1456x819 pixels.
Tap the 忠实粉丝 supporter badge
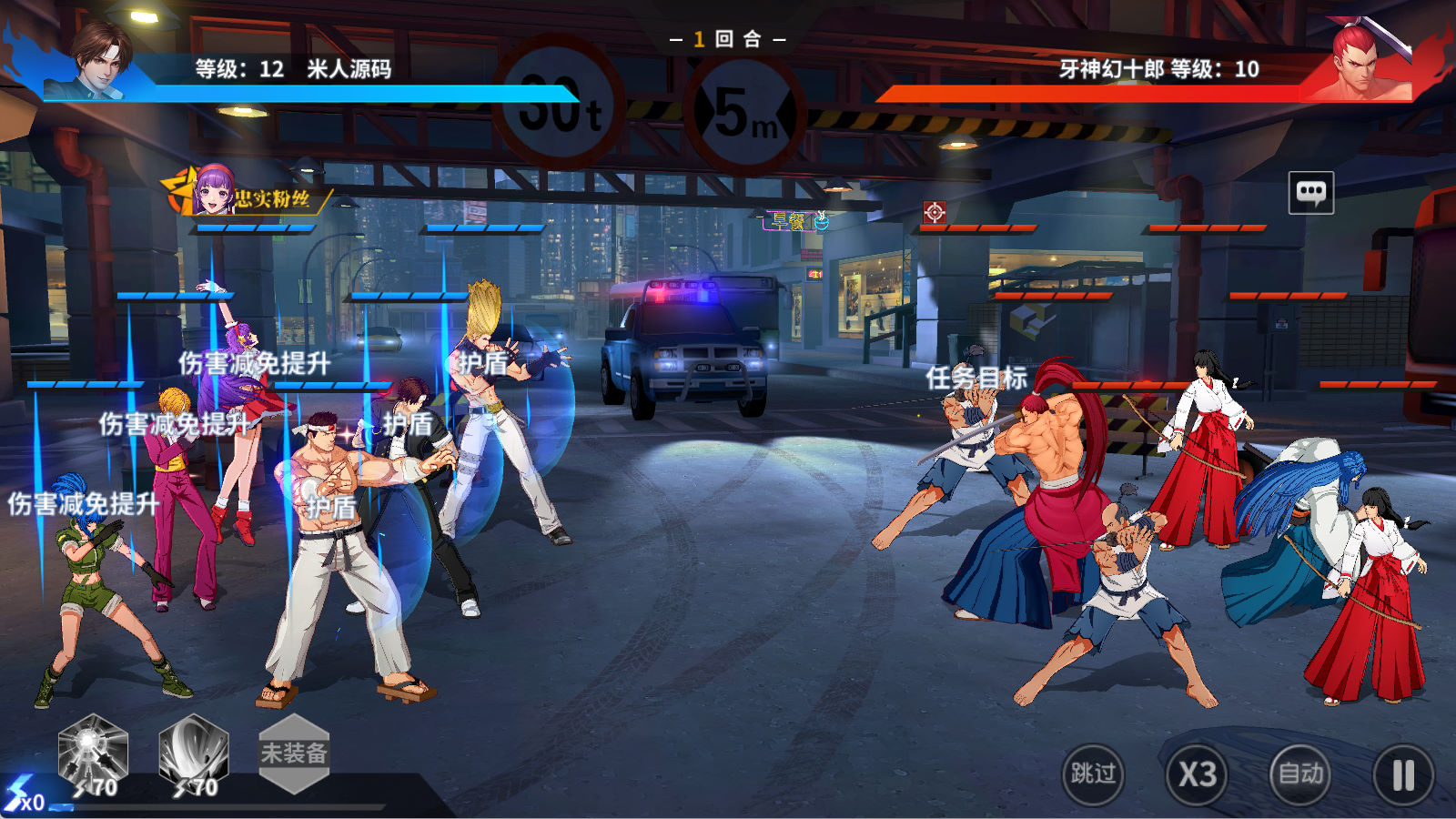[x=246, y=194]
